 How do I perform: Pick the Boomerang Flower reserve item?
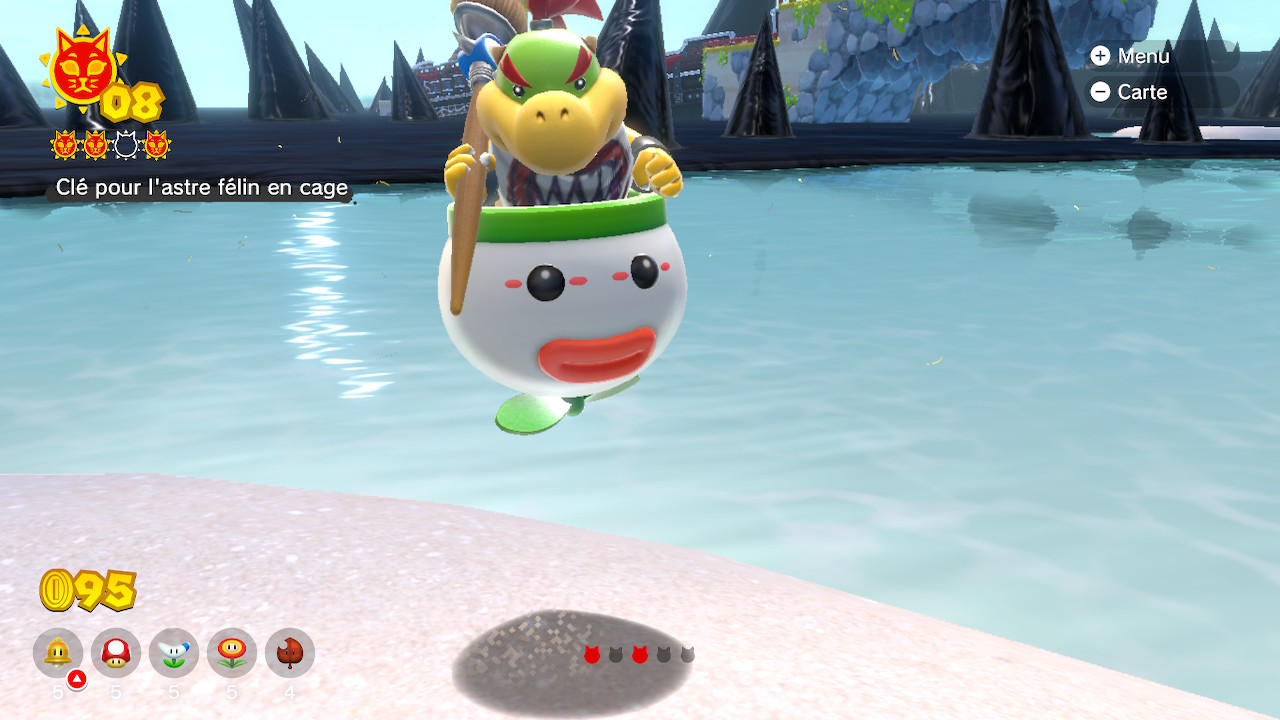[174, 653]
